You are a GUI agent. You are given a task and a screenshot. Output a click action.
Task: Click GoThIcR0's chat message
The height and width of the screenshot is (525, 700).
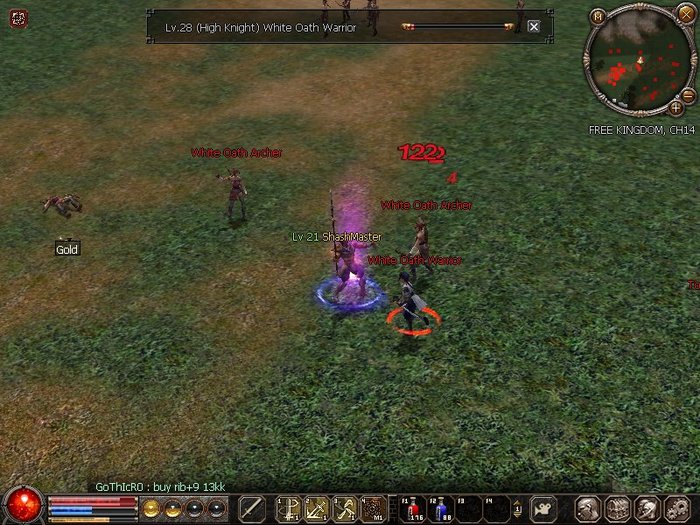(x=160, y=487)
